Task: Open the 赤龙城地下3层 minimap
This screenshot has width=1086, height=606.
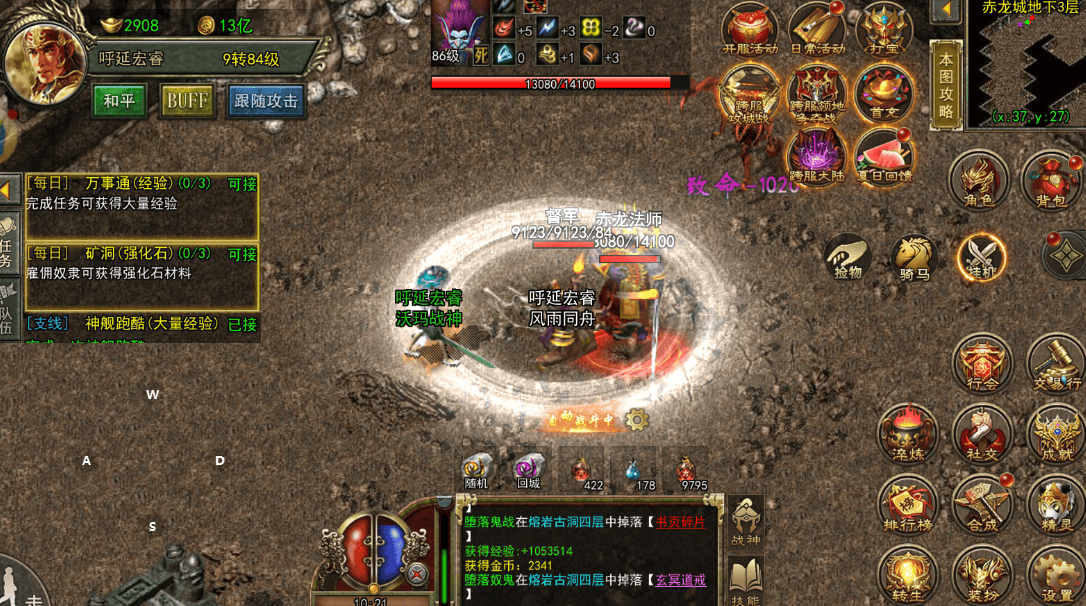Action: coord(1026,62)
